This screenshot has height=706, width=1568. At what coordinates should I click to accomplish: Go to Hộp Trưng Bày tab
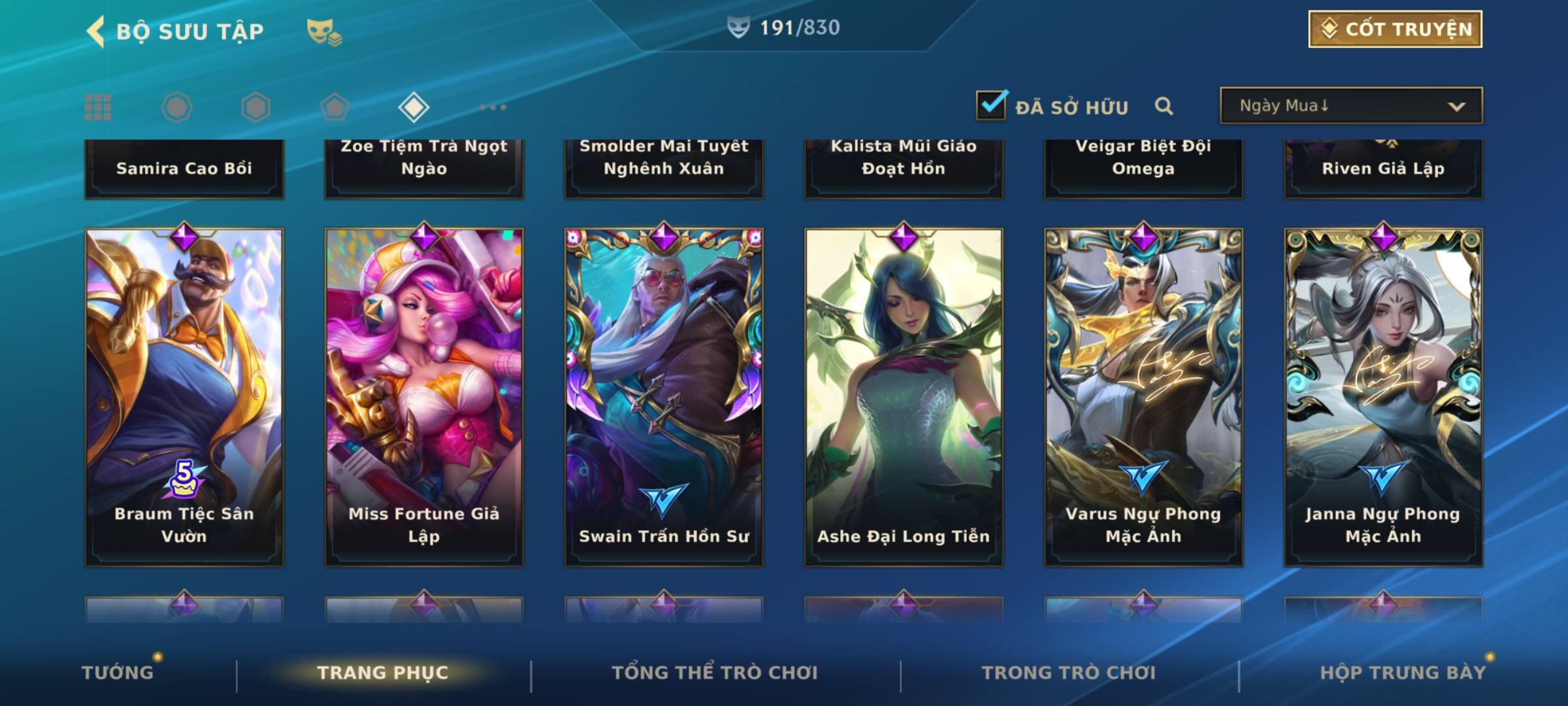(x=1403, y=673)
